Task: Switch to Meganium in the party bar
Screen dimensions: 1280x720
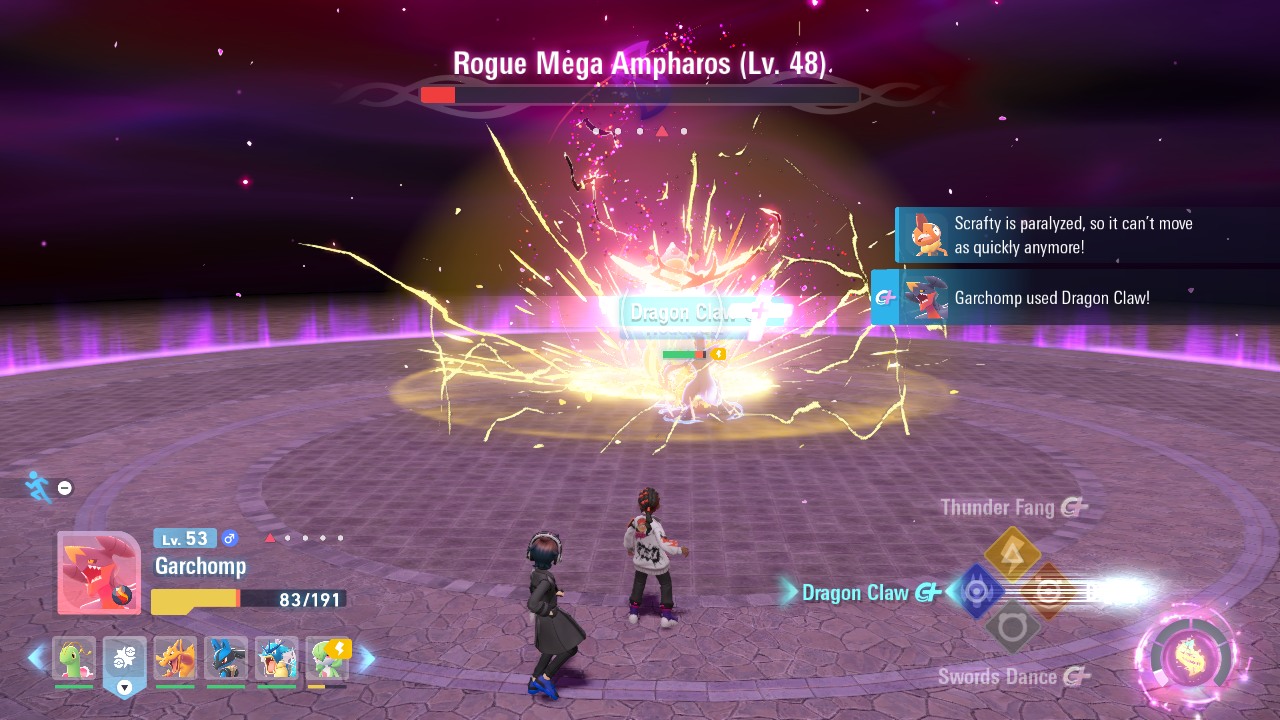Action: click(x=74, y=659)
